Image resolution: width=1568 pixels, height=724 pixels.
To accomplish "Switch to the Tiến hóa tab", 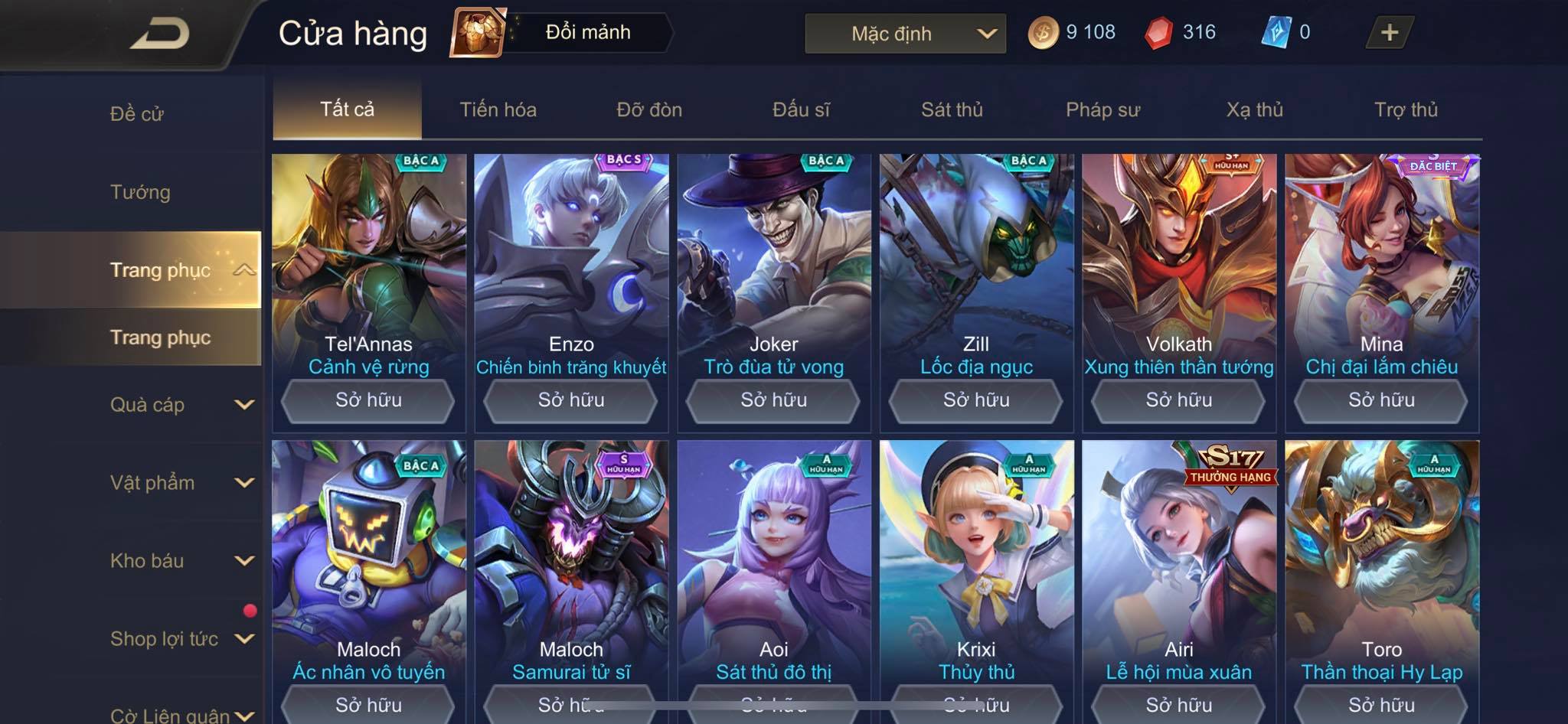I will coord(498,110).
